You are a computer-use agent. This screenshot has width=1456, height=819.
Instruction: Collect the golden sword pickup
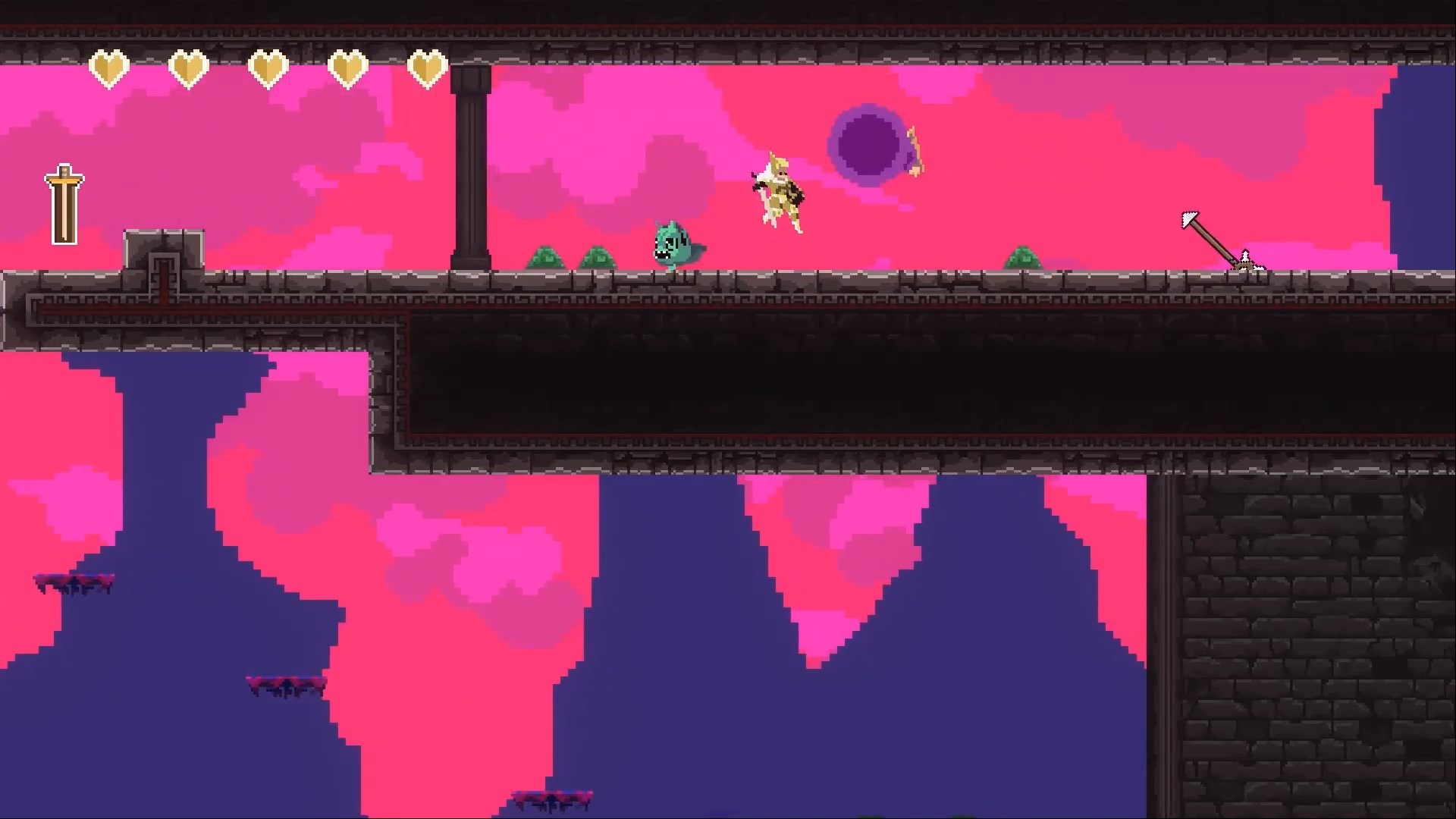(64, 201)
